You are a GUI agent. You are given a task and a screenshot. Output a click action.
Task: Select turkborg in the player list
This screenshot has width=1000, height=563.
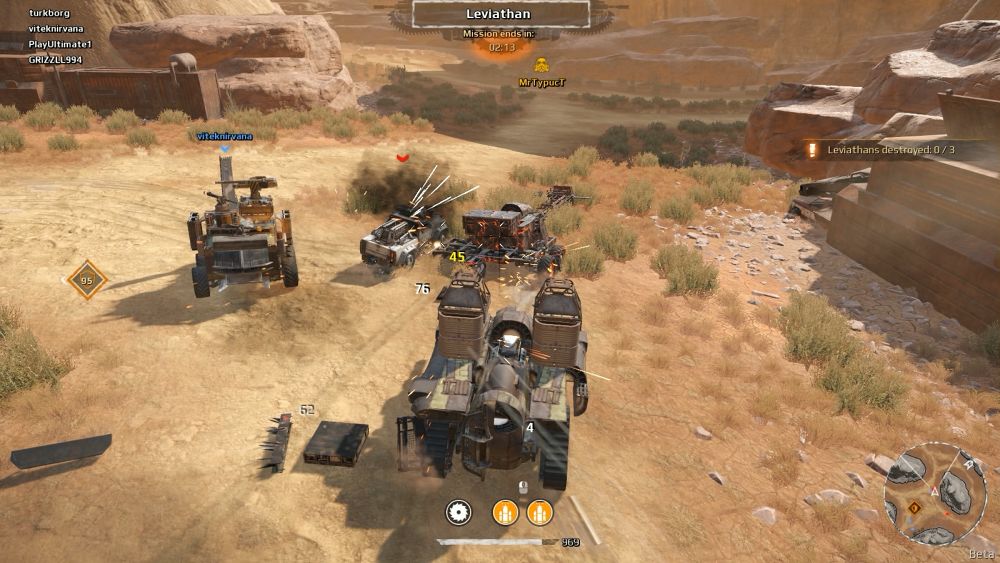pos(49,13)
